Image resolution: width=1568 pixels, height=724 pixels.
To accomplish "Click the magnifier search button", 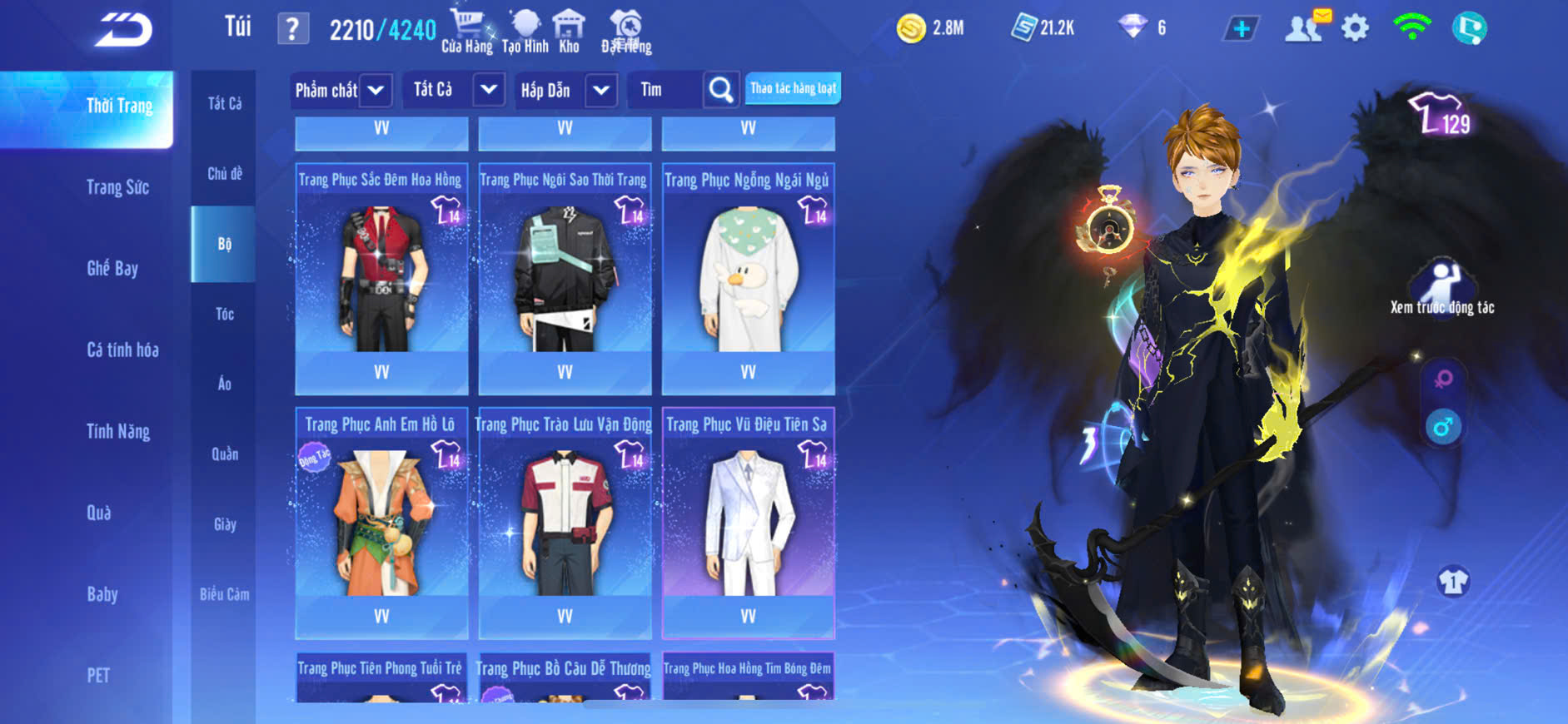I will pos(721,90).
